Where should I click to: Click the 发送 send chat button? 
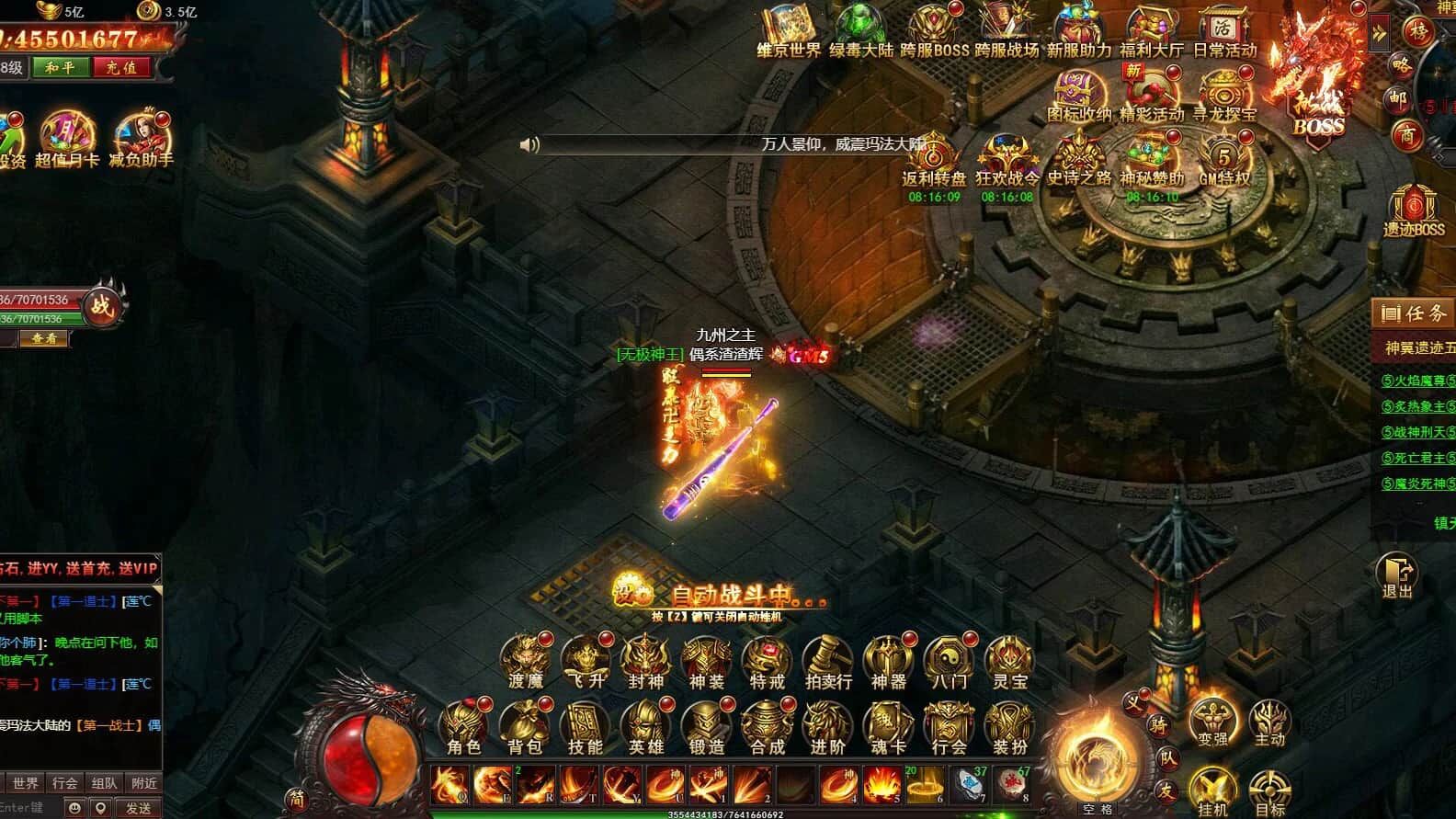139,808
